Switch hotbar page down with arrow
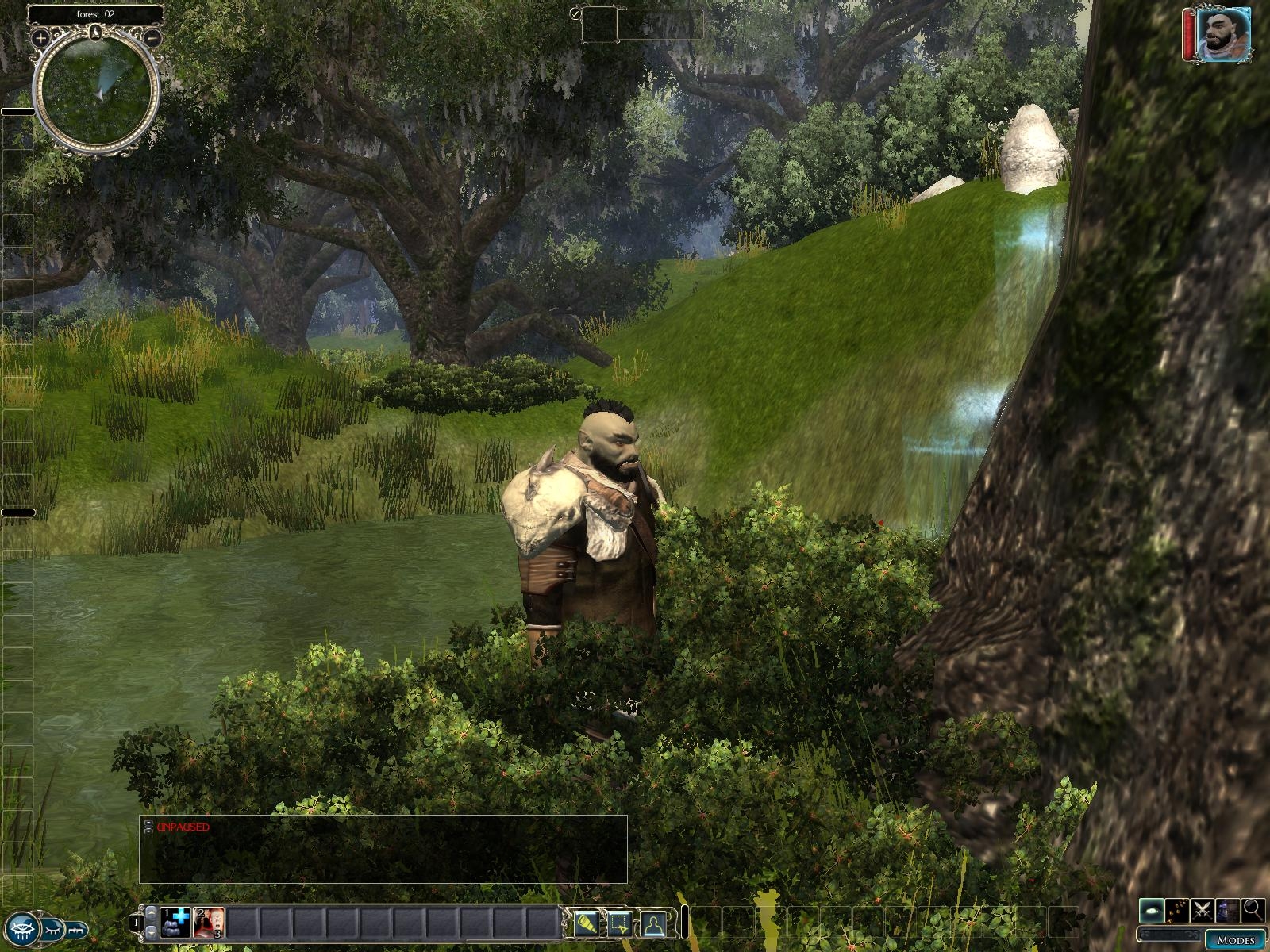1270x952 pixels. (x=151, y=933)
